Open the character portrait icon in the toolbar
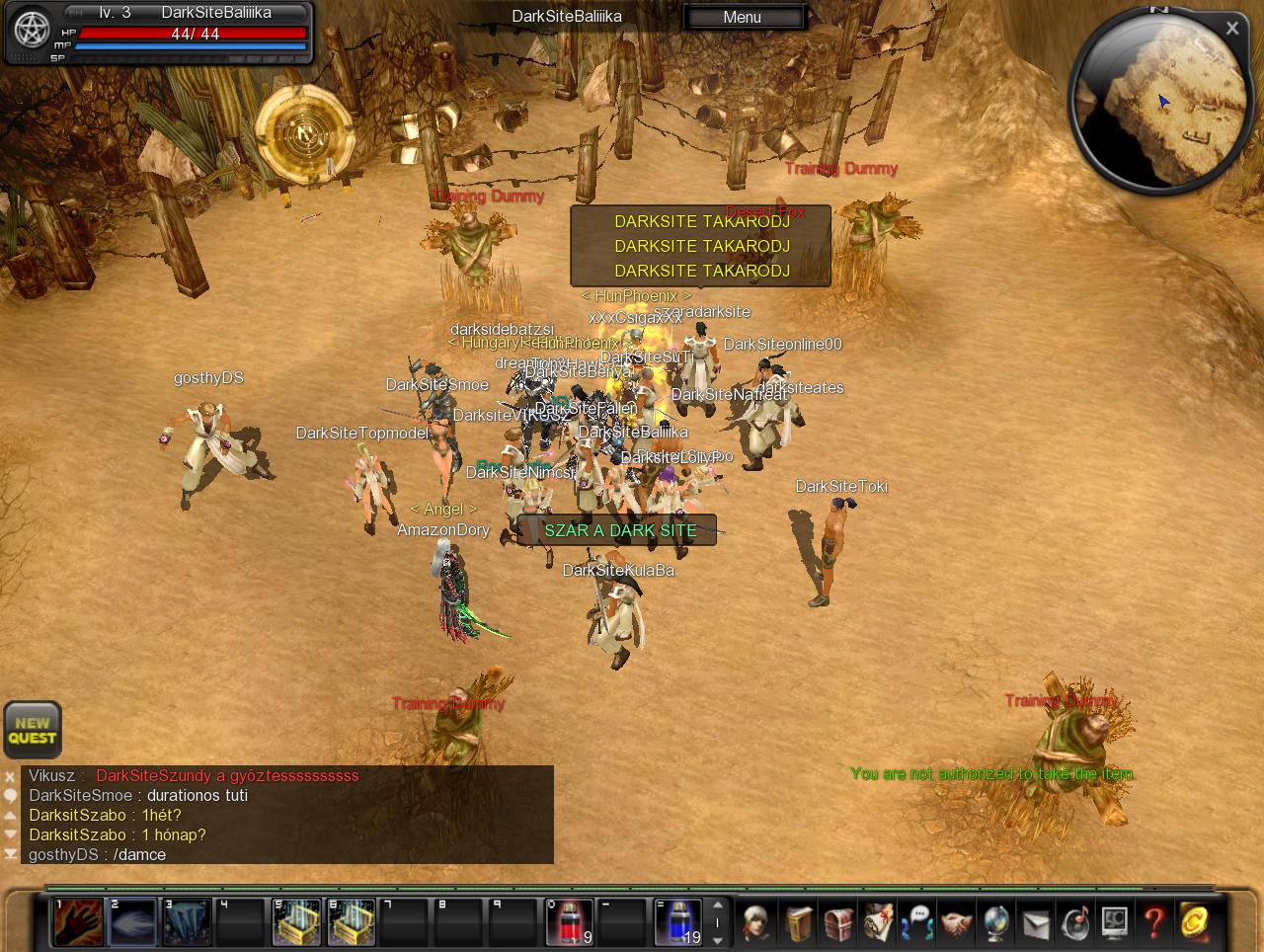The width and height of the screenshot is (1264, 952). (x=757, y=922)
